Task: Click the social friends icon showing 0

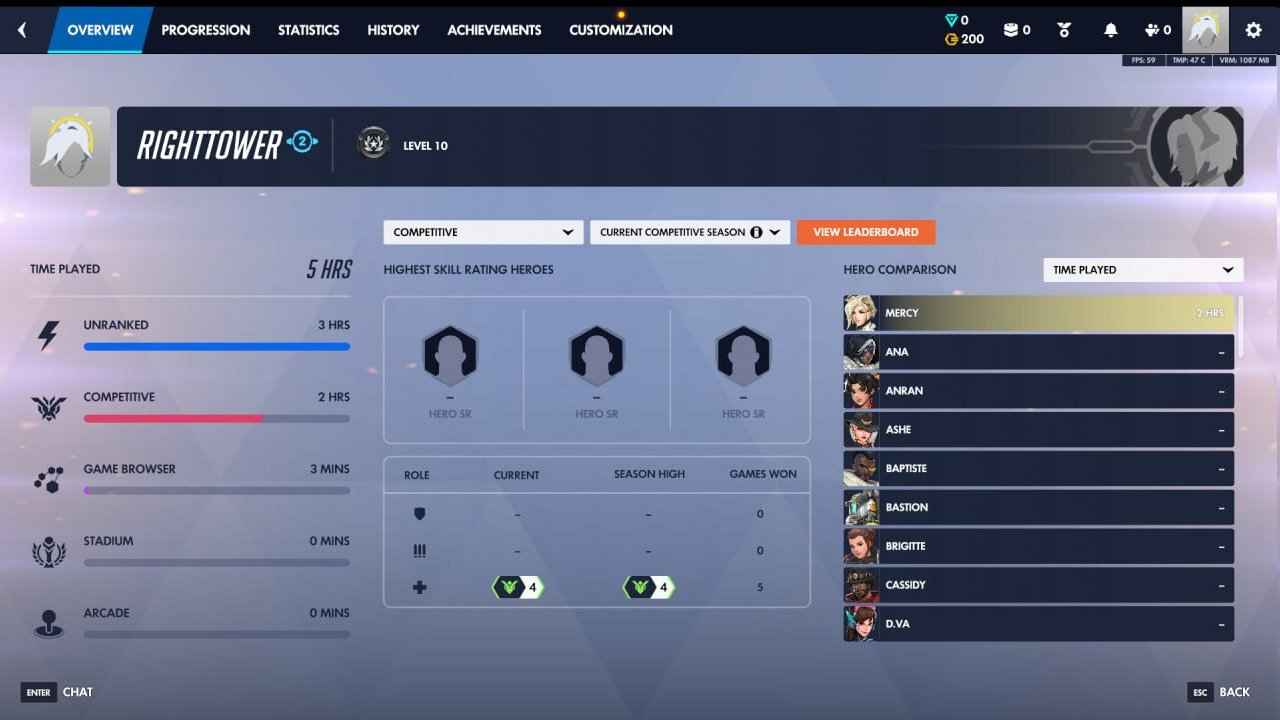Action: click(1152, 29)
